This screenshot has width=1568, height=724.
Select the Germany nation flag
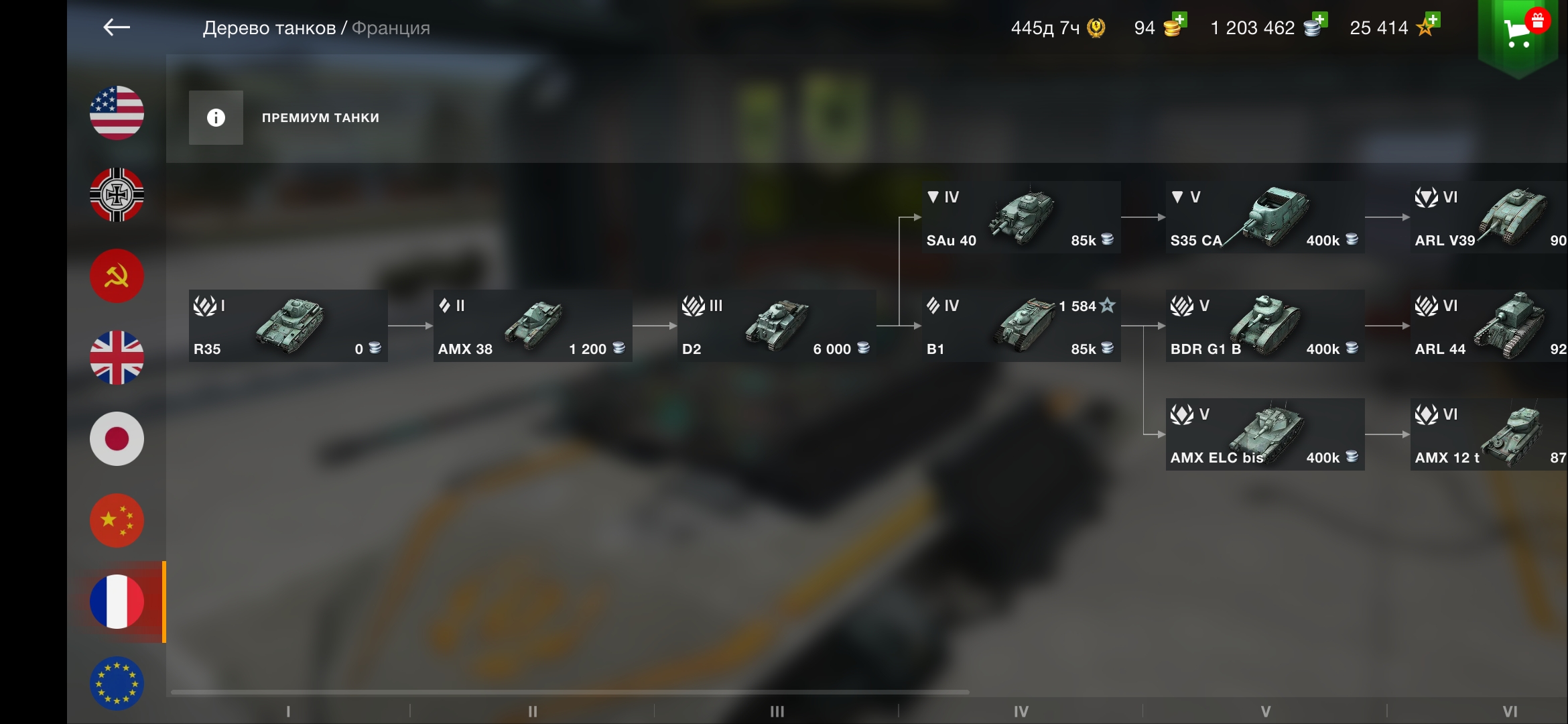[117, 194]
